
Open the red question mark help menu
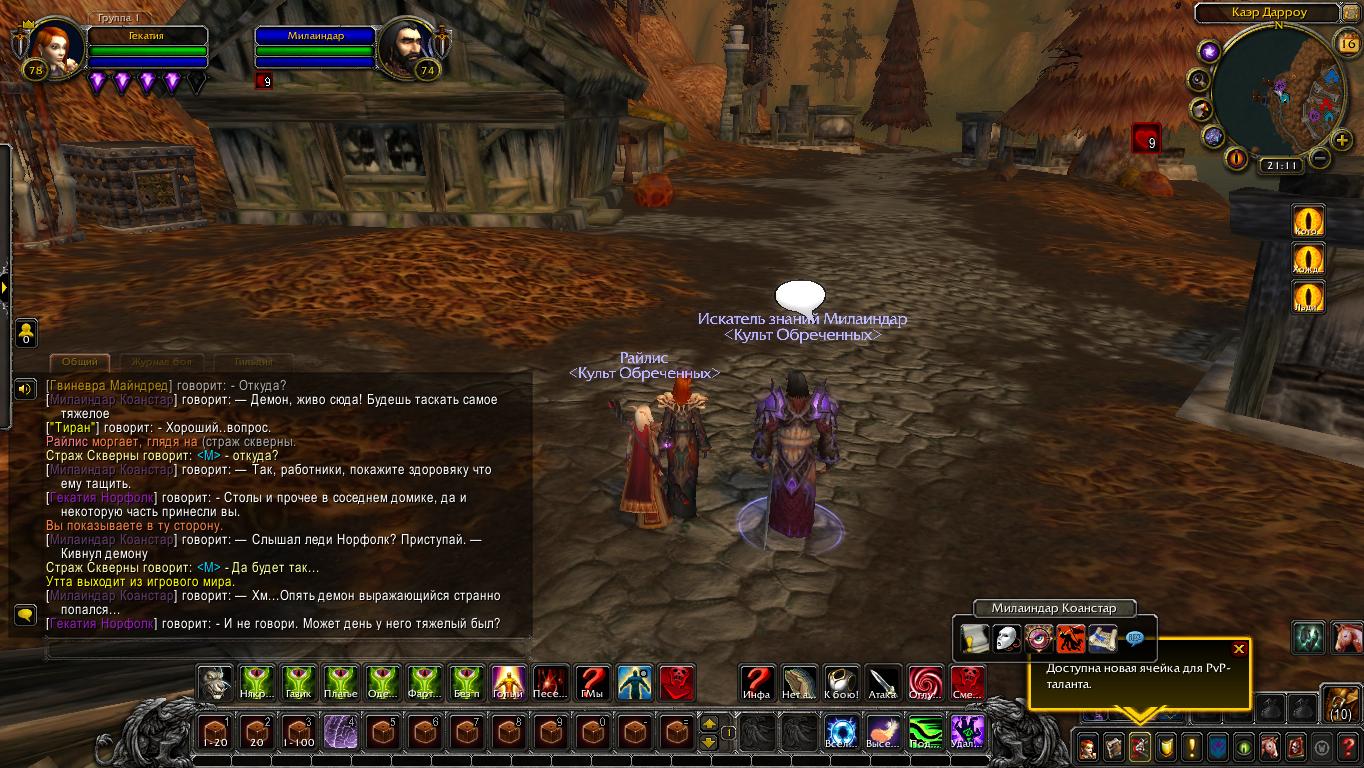[1348, 746]
